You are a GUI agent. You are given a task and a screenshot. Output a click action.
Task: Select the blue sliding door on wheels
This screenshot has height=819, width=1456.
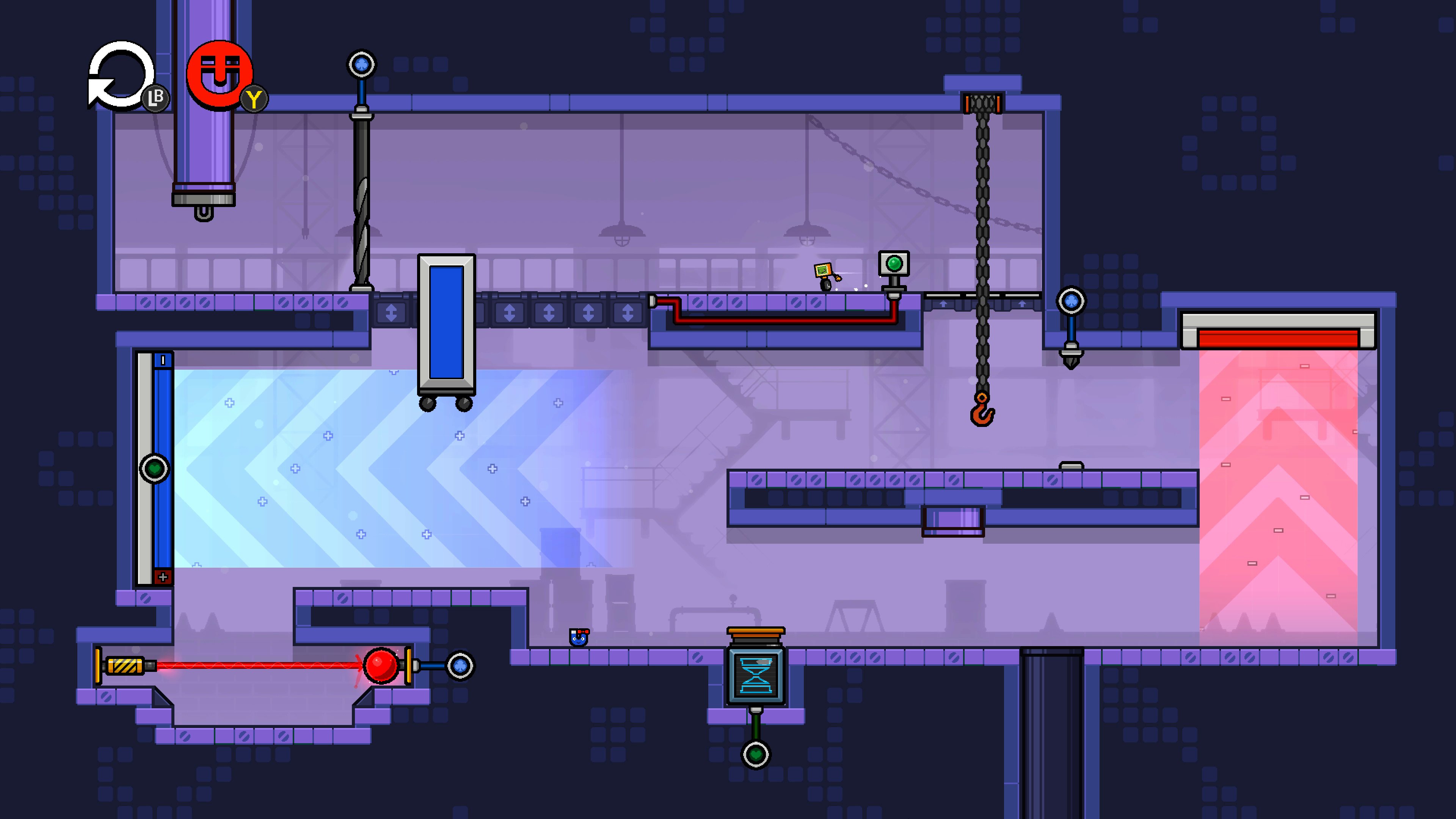pos(447,322)
